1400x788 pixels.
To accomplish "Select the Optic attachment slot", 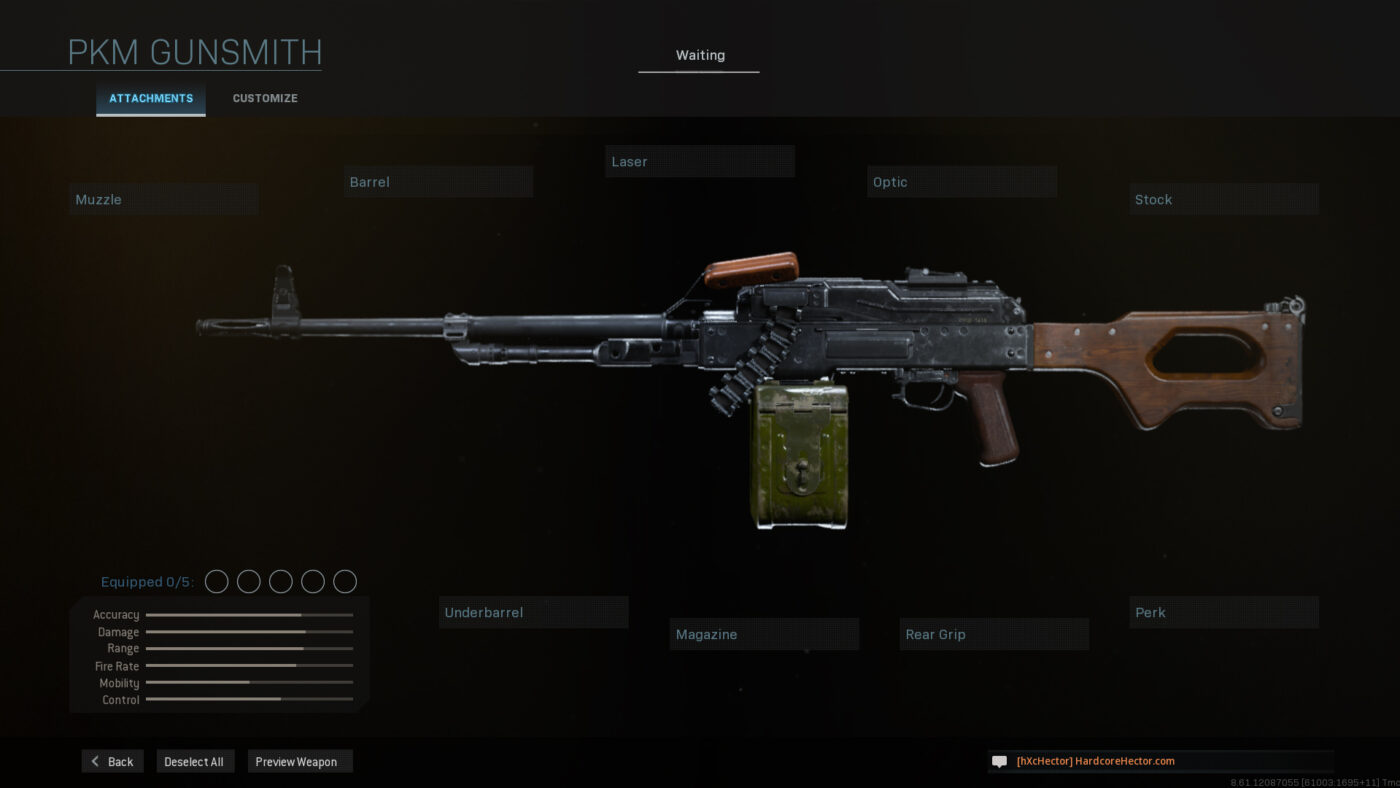I will [x=961, y=182].
